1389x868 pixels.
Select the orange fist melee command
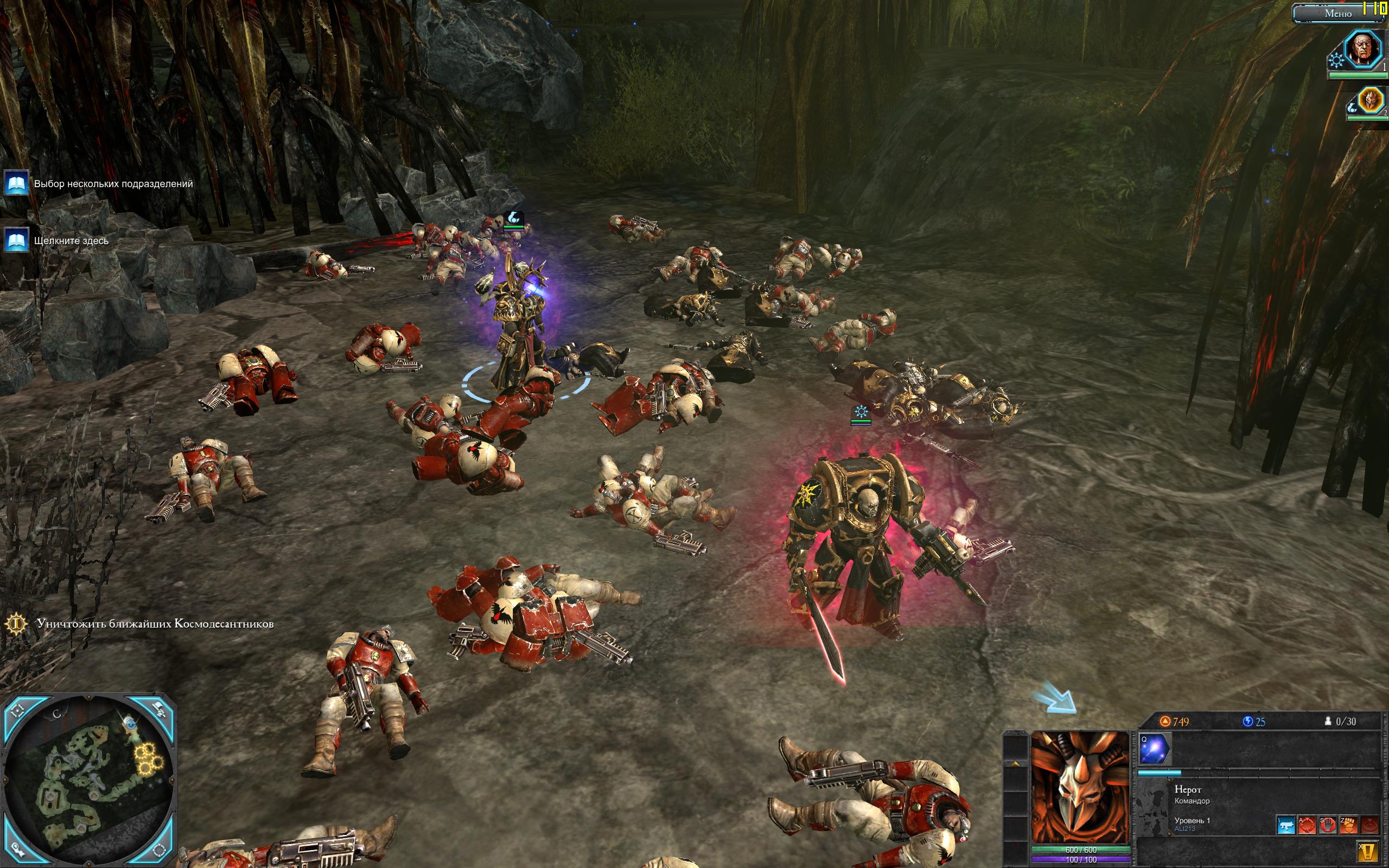(1349, 826)
